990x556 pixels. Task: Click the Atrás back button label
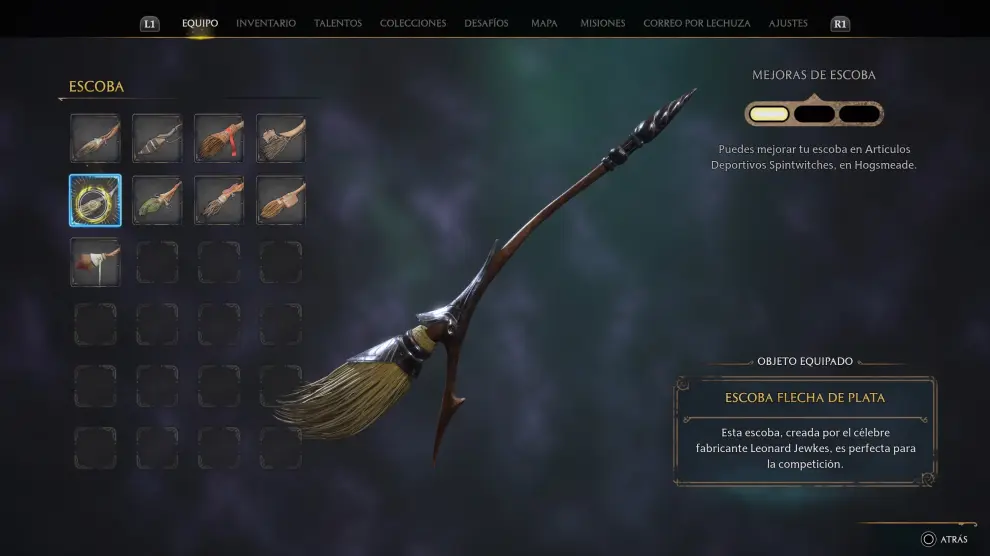953,539
